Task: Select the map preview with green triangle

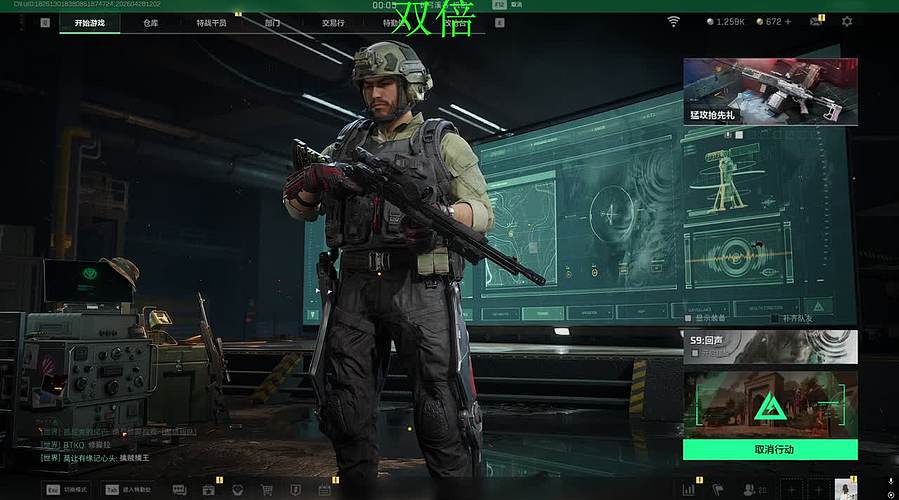Action: pos(770,405)
